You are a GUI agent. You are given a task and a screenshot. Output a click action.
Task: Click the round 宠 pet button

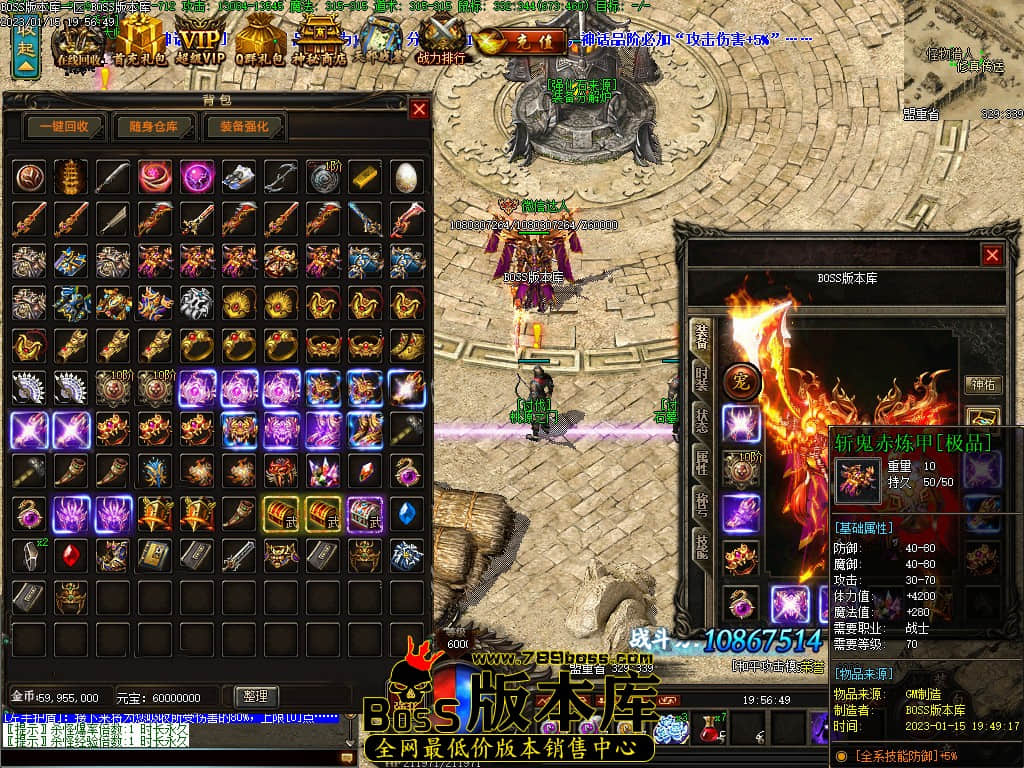[742, 380]
